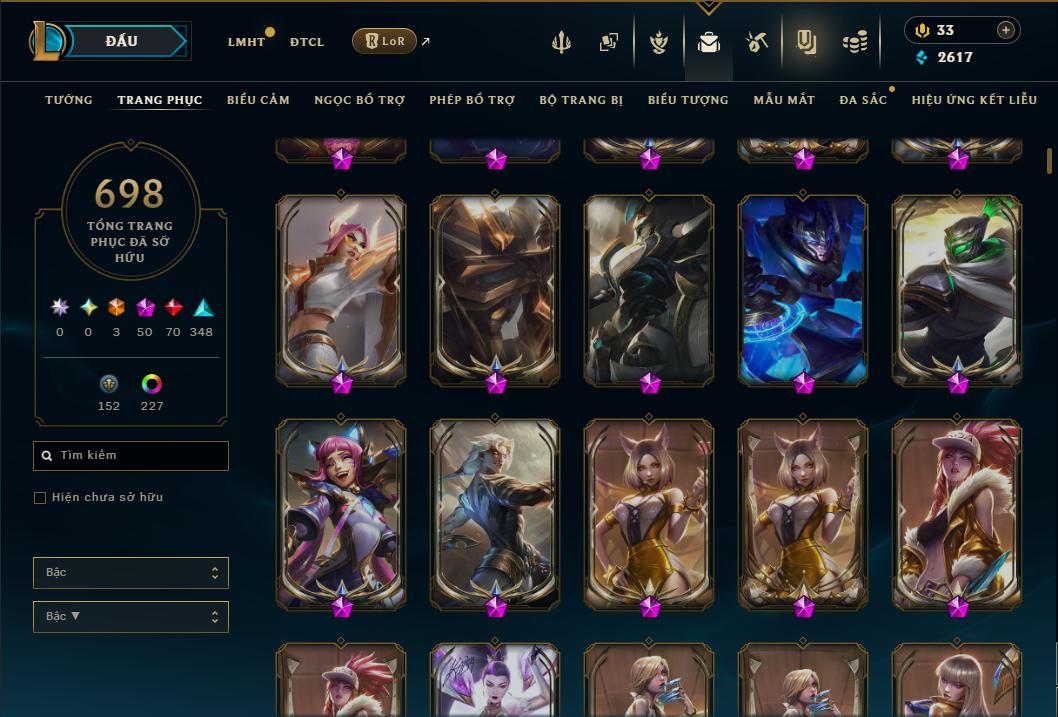The height and width of the screenshot is (717, 1058).
Task: Switch to the TƯỚNG tab
Action: point(69,100)
